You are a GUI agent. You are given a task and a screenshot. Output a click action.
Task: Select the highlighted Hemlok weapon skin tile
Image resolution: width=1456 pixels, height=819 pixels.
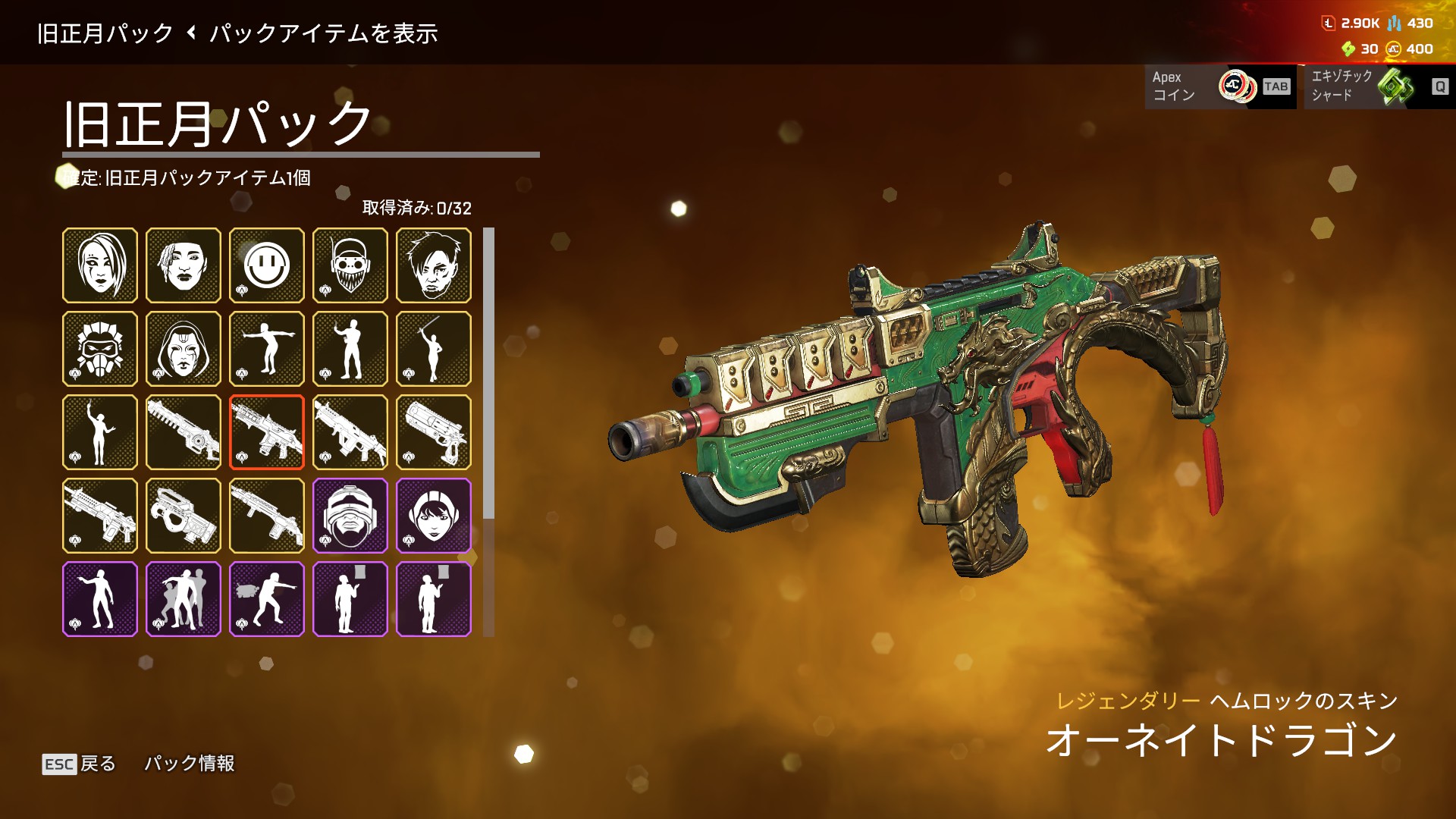[x=267, y=432]
